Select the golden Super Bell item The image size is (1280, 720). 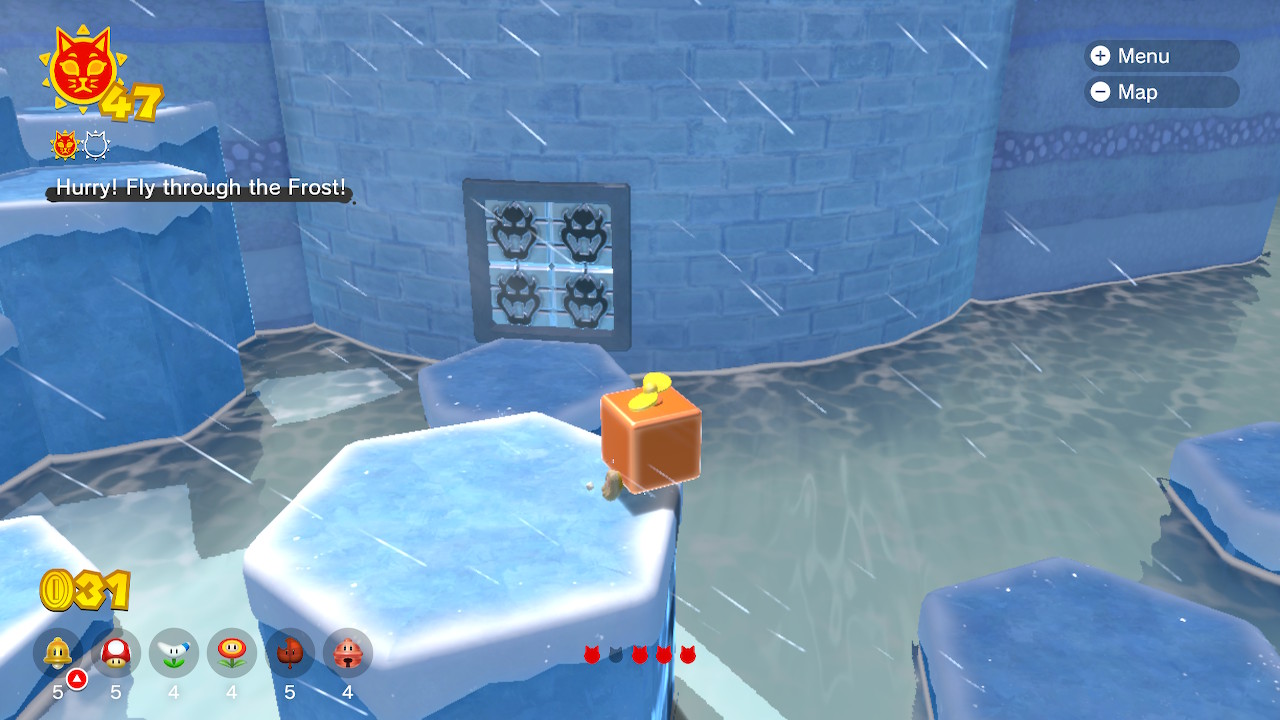(x=58, y=654)
